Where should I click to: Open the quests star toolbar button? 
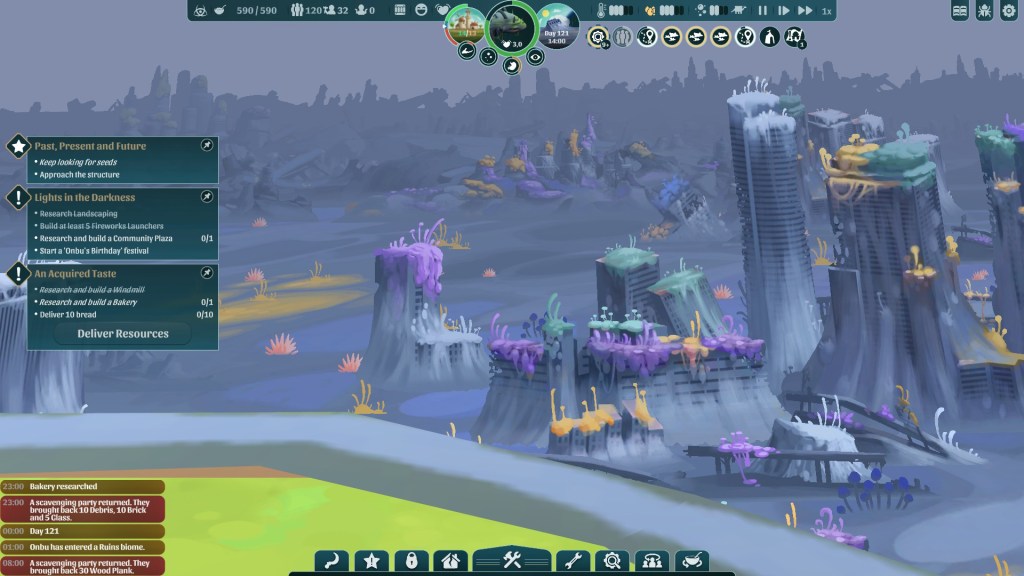coord(371,560)
